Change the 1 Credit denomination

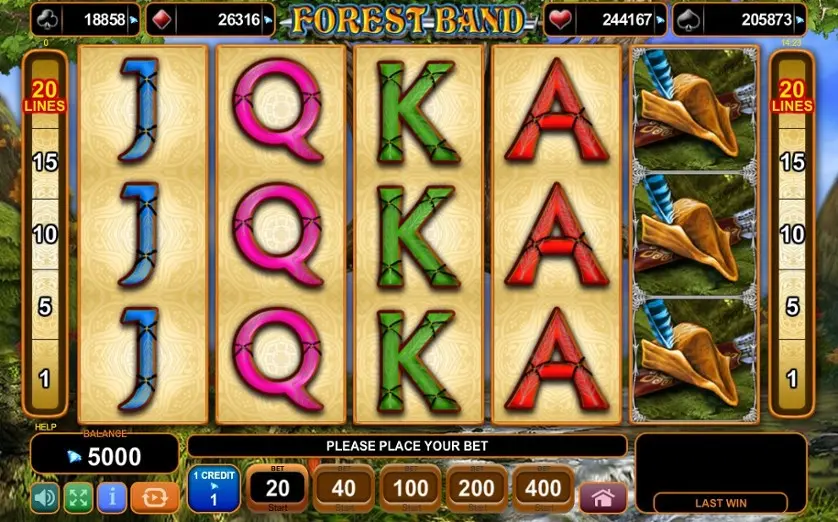213,488
